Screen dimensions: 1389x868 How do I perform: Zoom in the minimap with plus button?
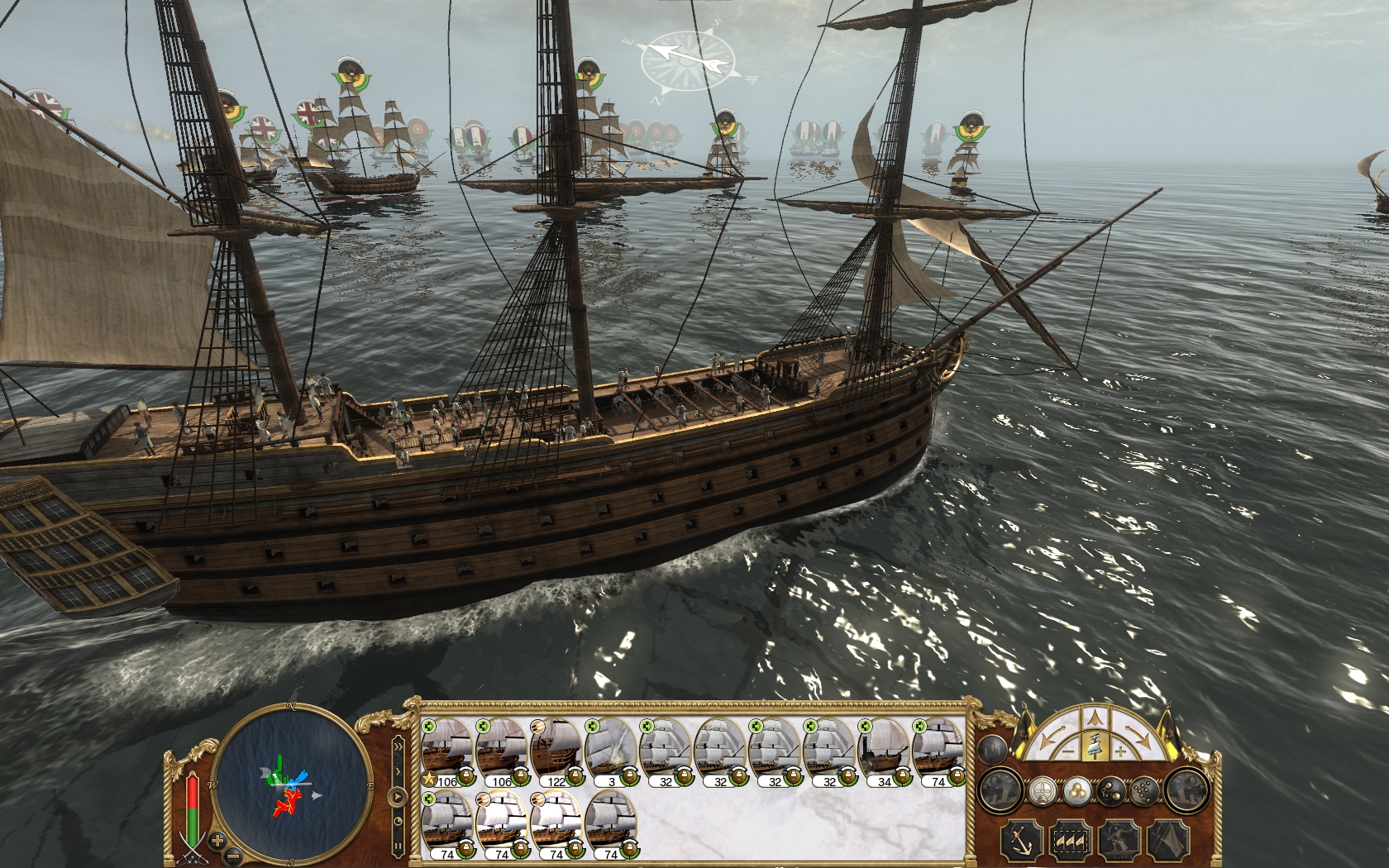[217, 841]
